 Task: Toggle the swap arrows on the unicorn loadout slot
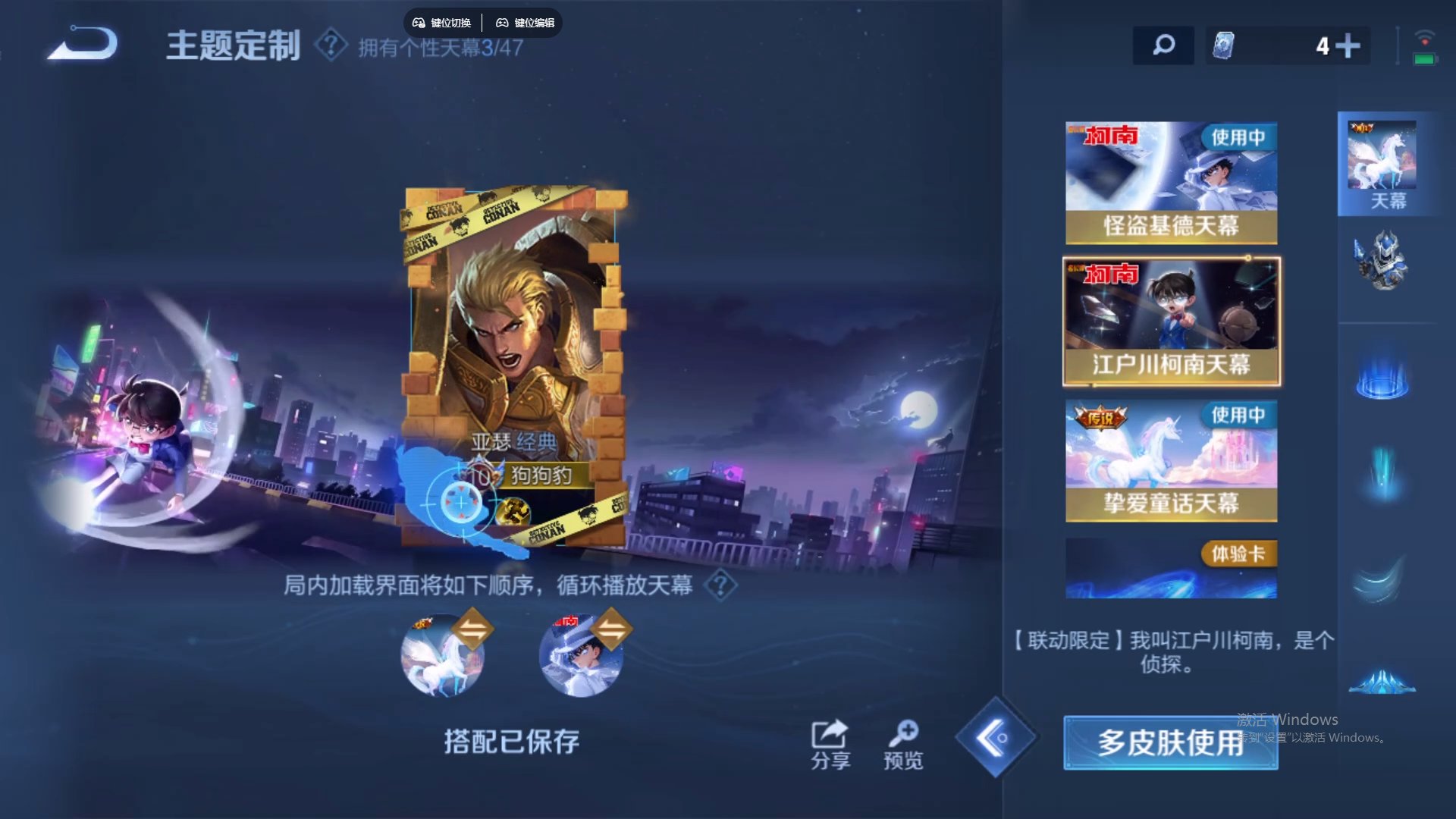[x=471, y=629]
